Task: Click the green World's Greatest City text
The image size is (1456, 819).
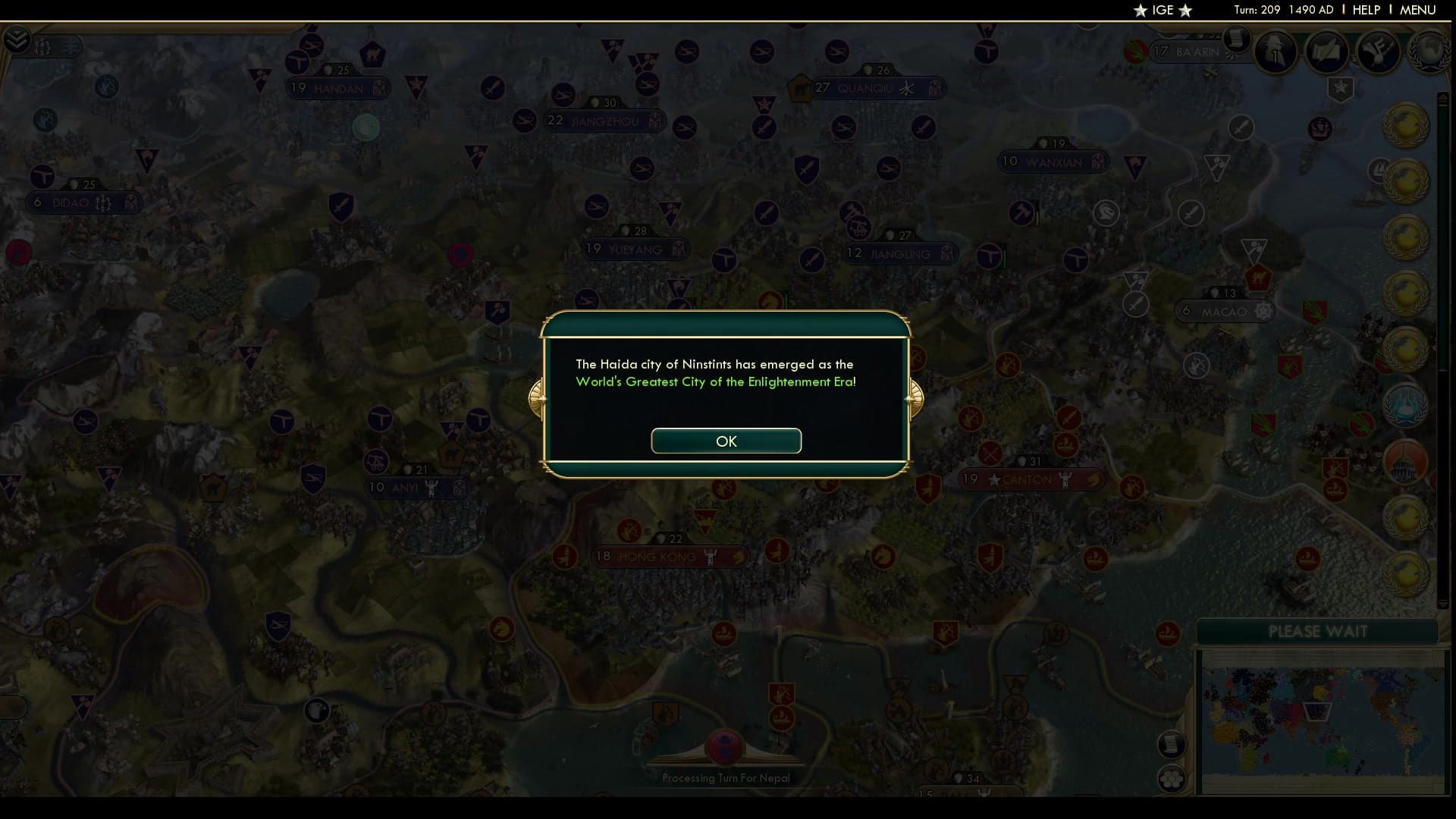Action: pyautogui.click(x=715, y=383)
